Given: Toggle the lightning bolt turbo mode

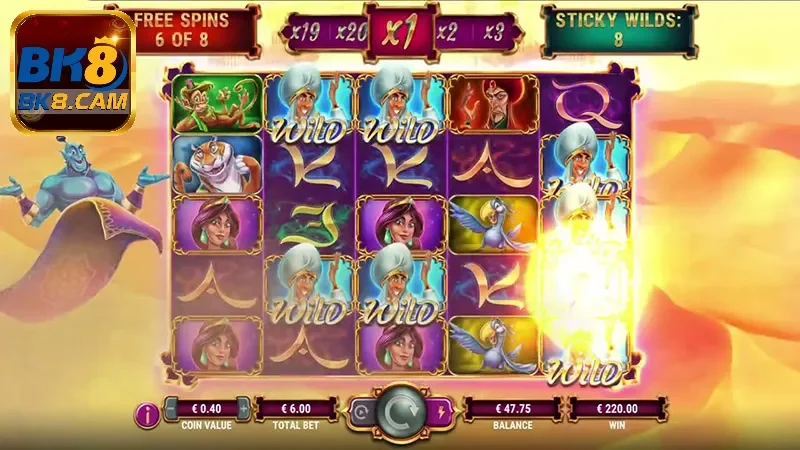Looking at the screenshot, I should point(441,410).
